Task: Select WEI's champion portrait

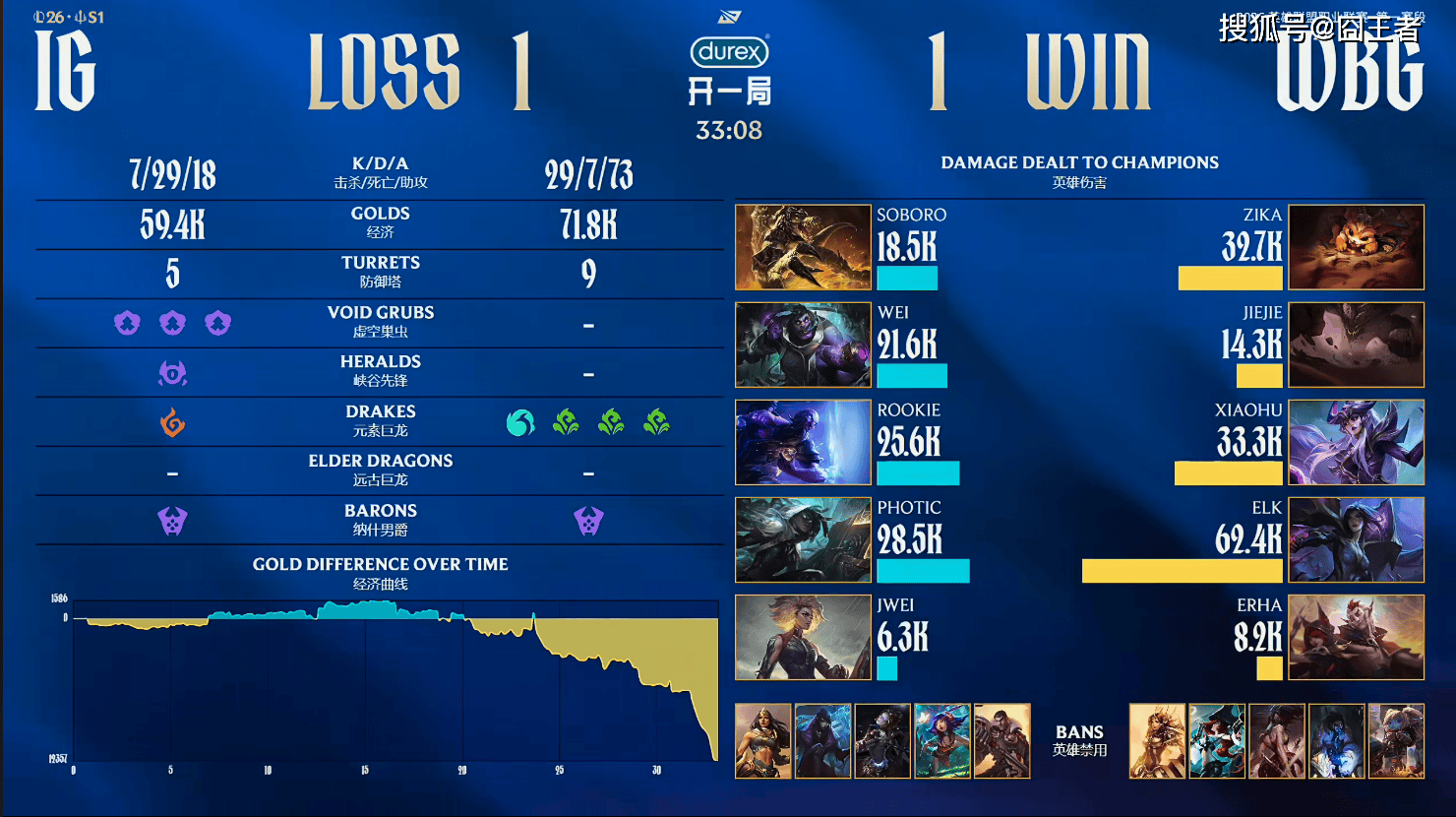Action: 803,345
